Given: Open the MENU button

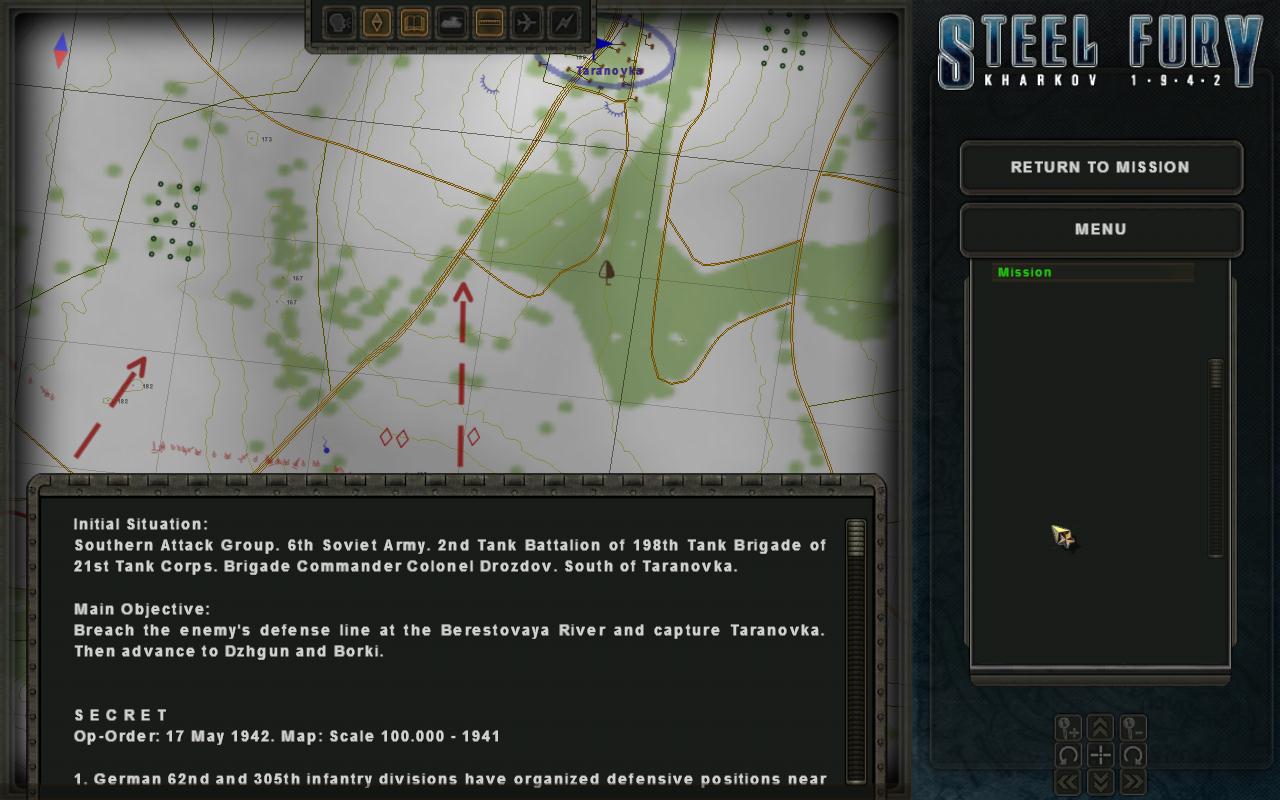Looking at the screenshot, I should pos(1100,229).
